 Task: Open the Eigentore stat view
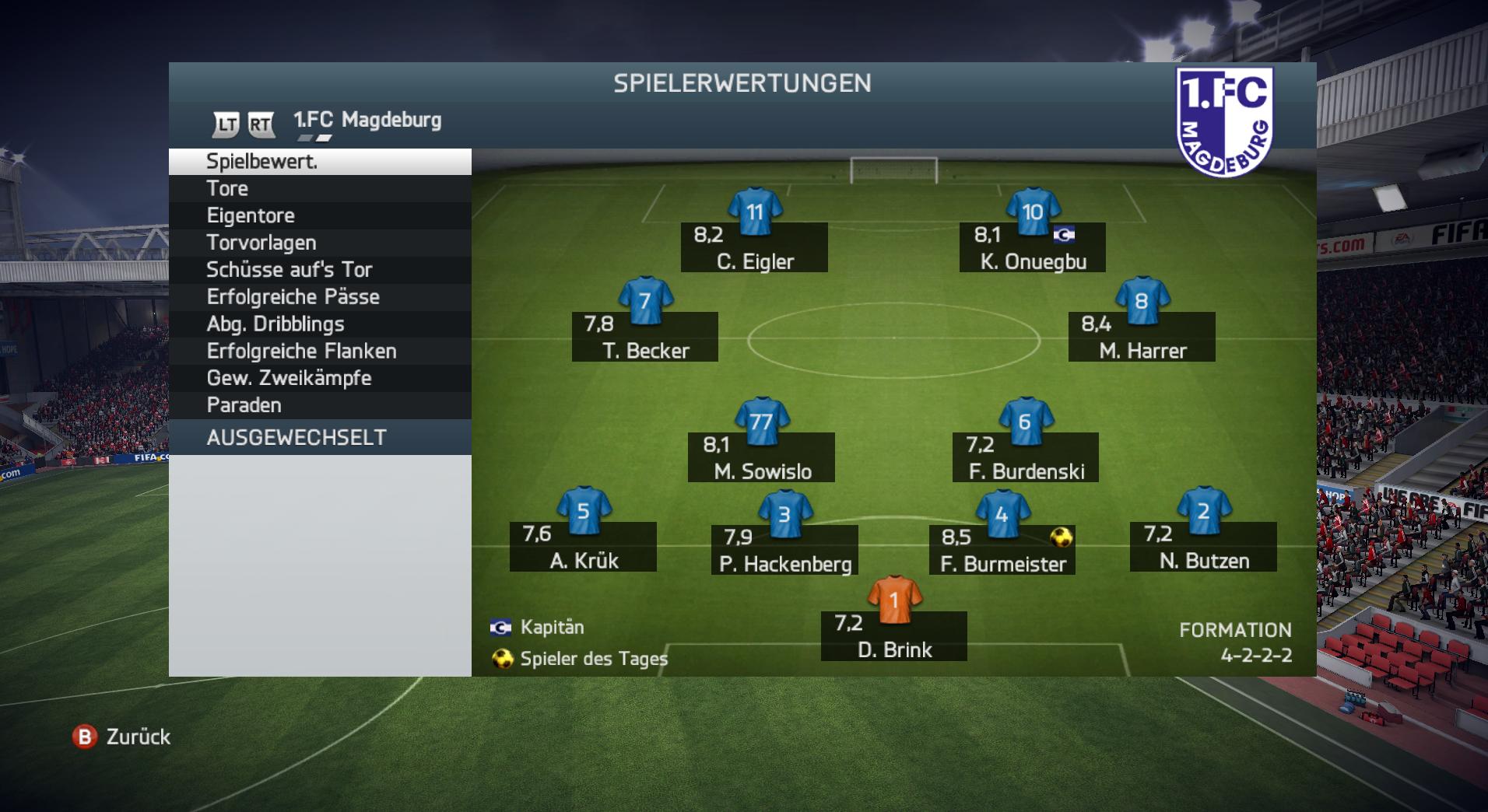319,215
